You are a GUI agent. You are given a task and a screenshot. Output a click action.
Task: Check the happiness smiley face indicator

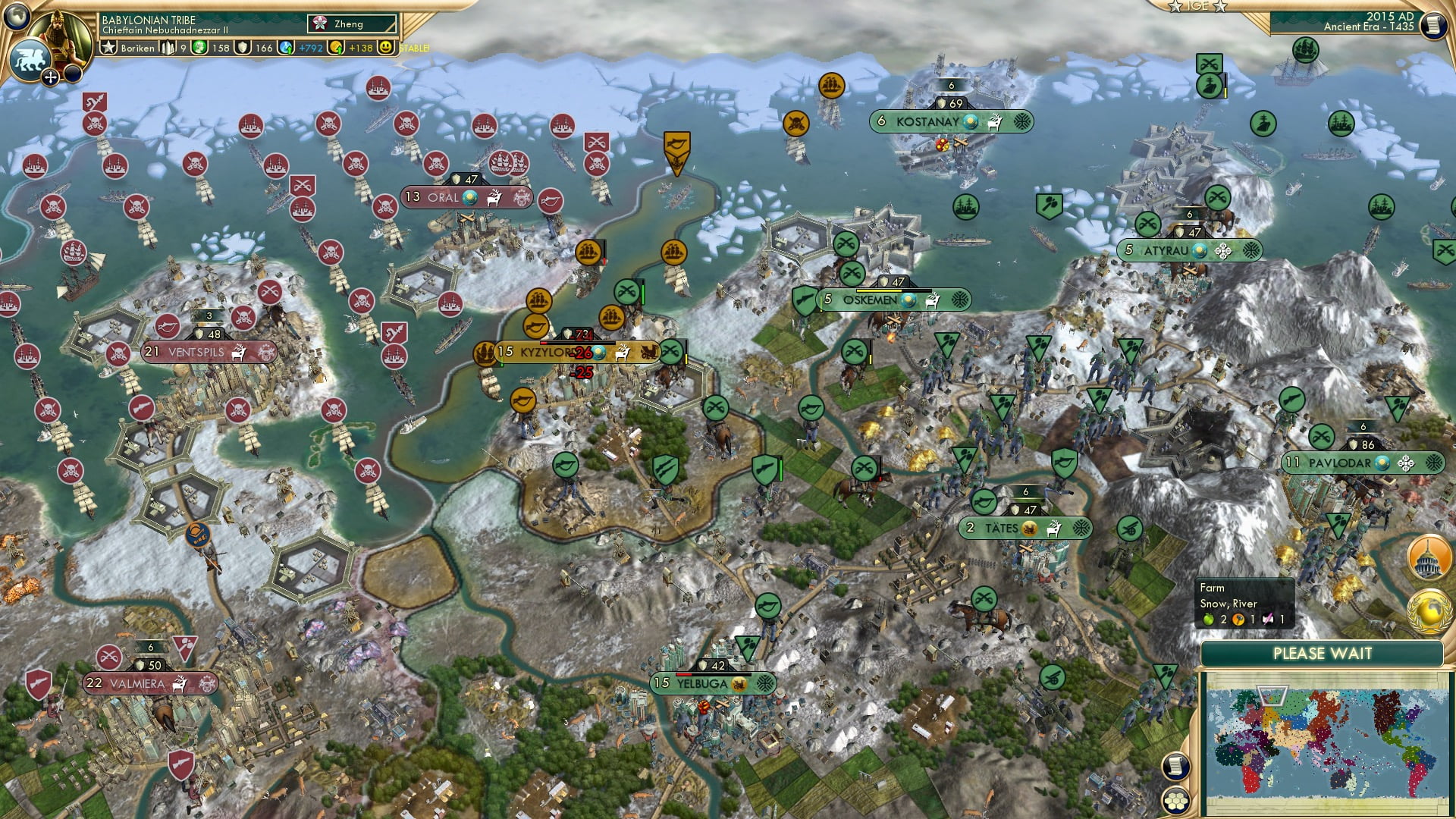coord(387,46)
